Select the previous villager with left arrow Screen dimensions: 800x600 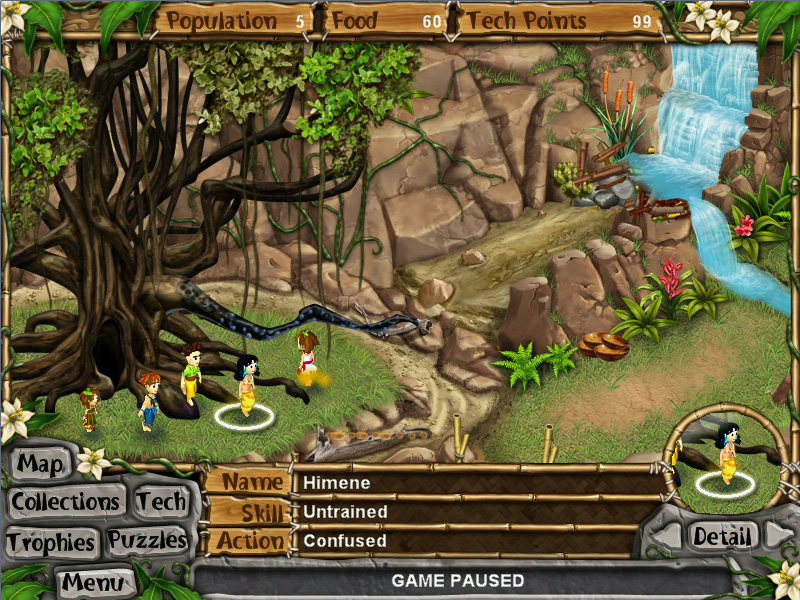pyautogui.click(x=669, y=536)
